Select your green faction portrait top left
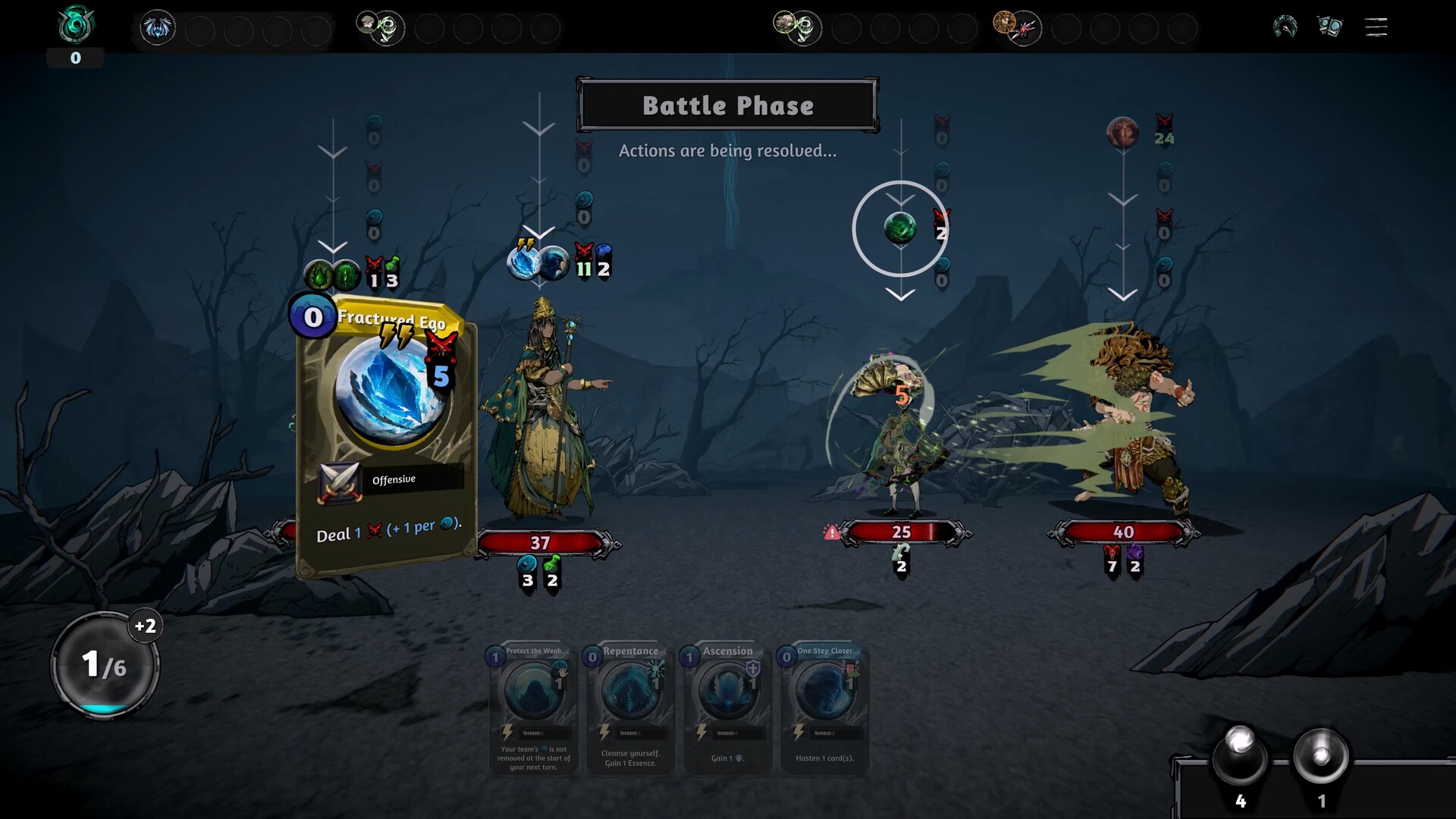This screenshot has width=1456, height=819. click(74, 23)
